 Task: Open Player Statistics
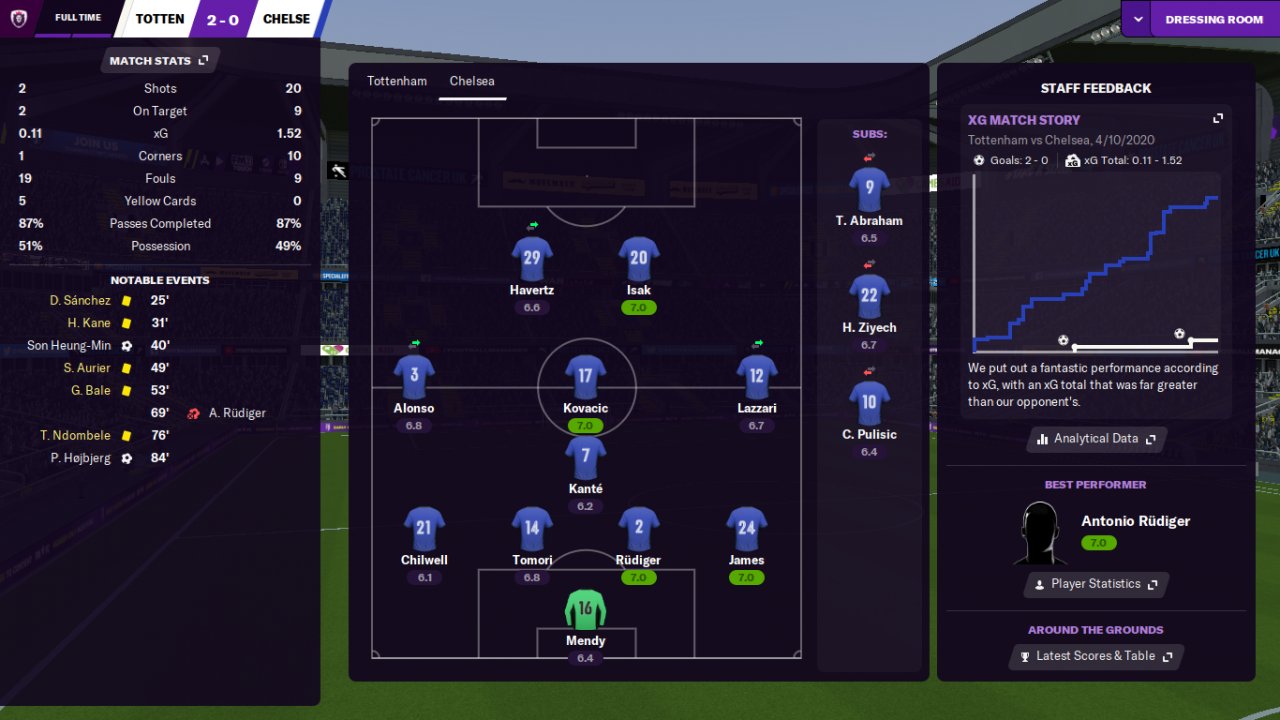point(1095,584)
